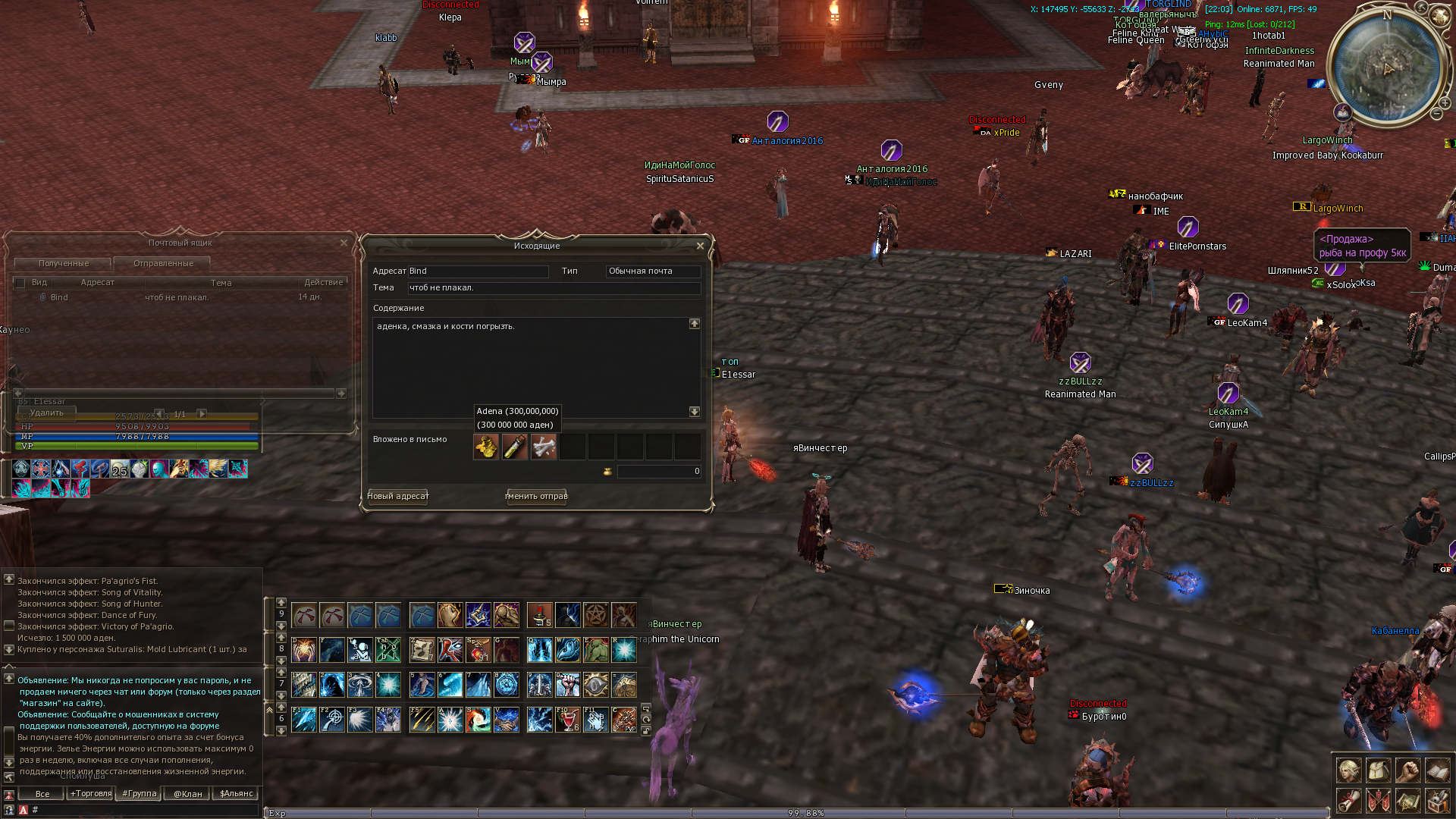
Task: Open the Отправленные mailbox tab
Action: pos(163,263)
